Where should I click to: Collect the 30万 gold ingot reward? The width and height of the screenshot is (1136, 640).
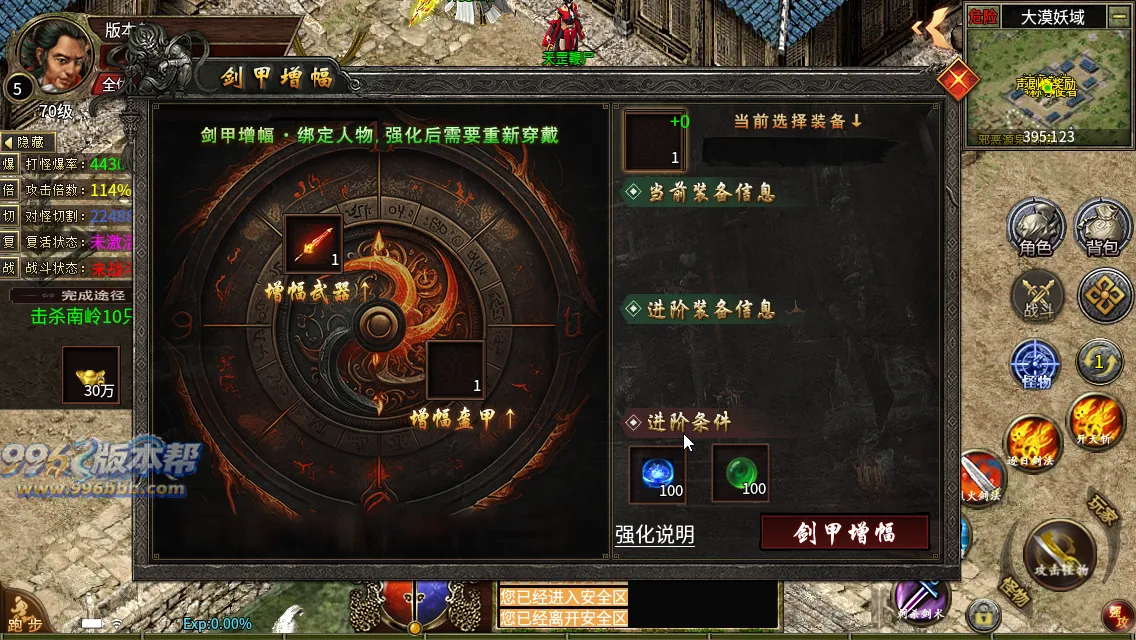(x=91, y=375)
